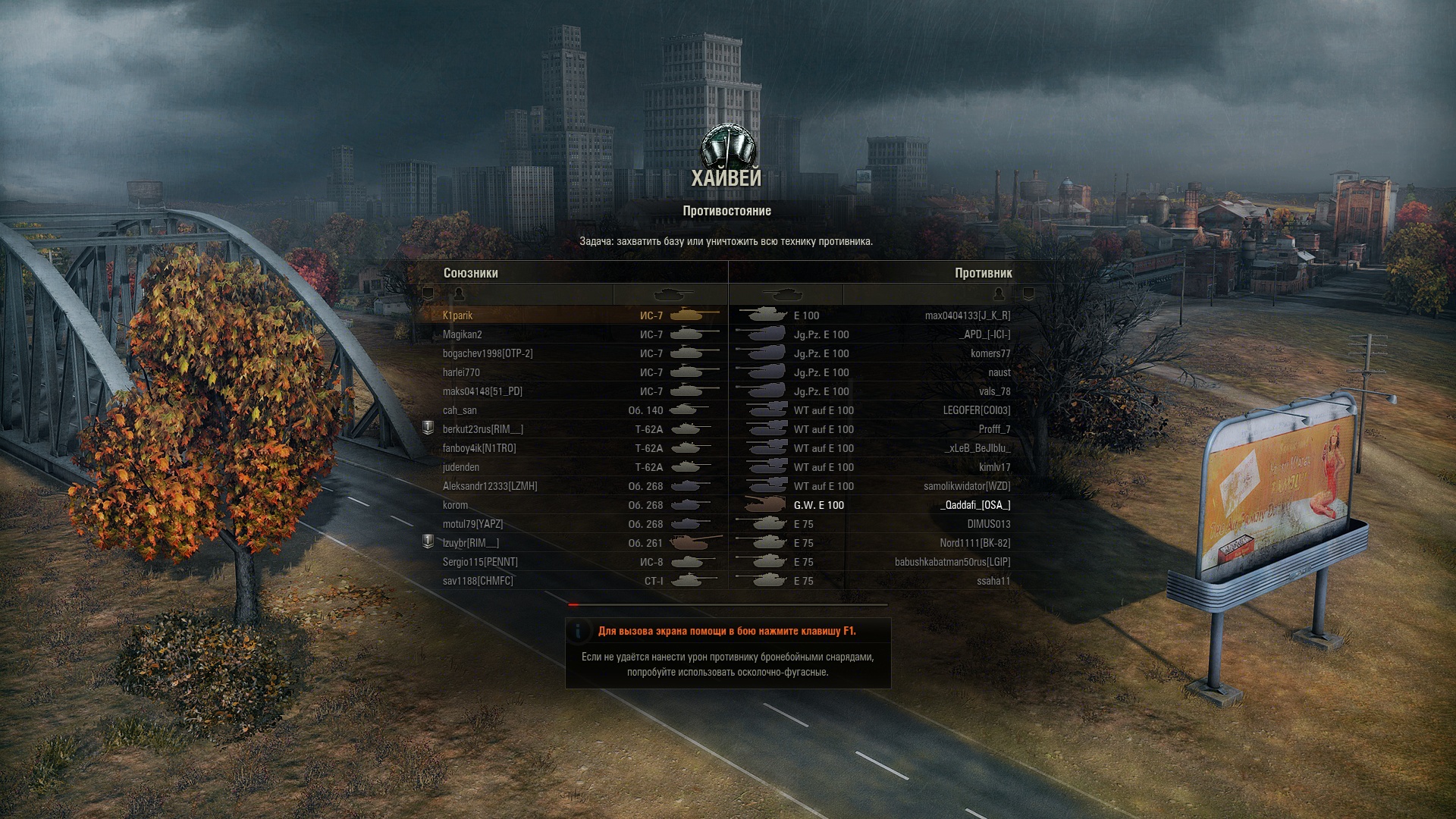Choose bogachev1998[OTP-2] in the allies list
Screen dimensions: 1456x819
[488, 353]
